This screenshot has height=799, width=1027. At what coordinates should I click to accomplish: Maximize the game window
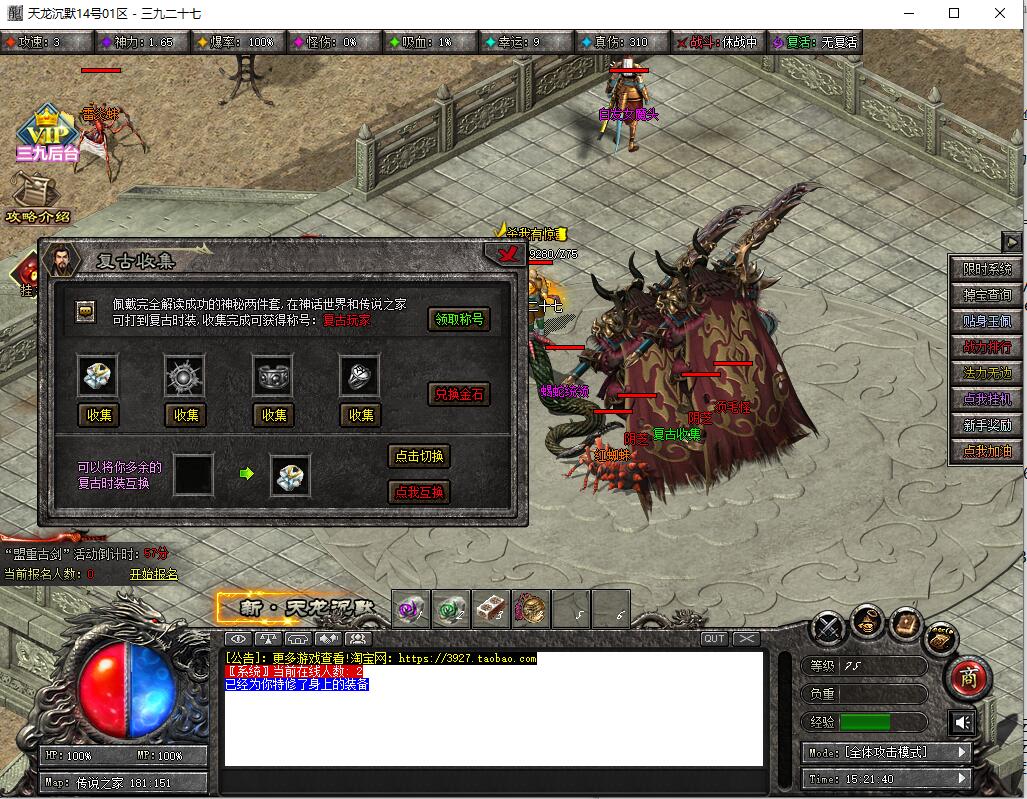953,14
